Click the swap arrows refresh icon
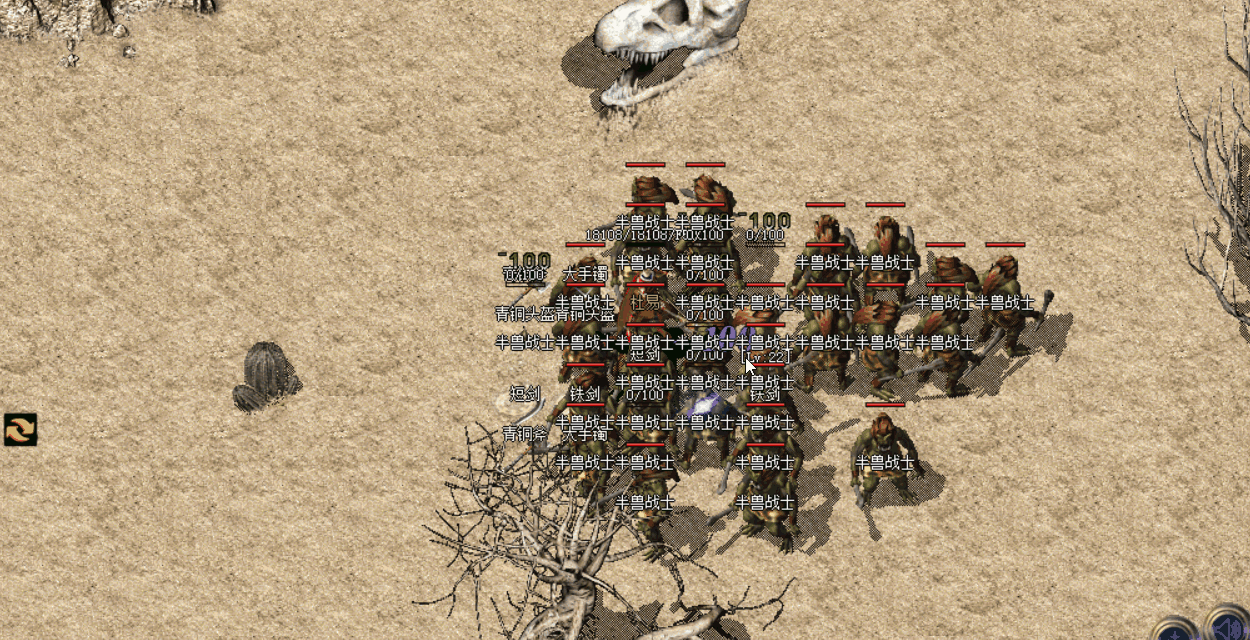The height and width of the screenshot is (640, 1250). [20, 429]
